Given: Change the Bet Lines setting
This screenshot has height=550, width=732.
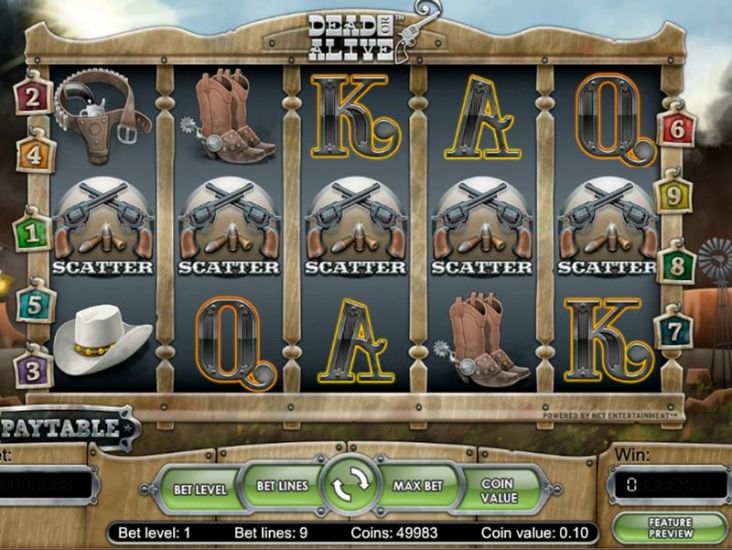Looking at the screenshot, I should tap(282, 486).
